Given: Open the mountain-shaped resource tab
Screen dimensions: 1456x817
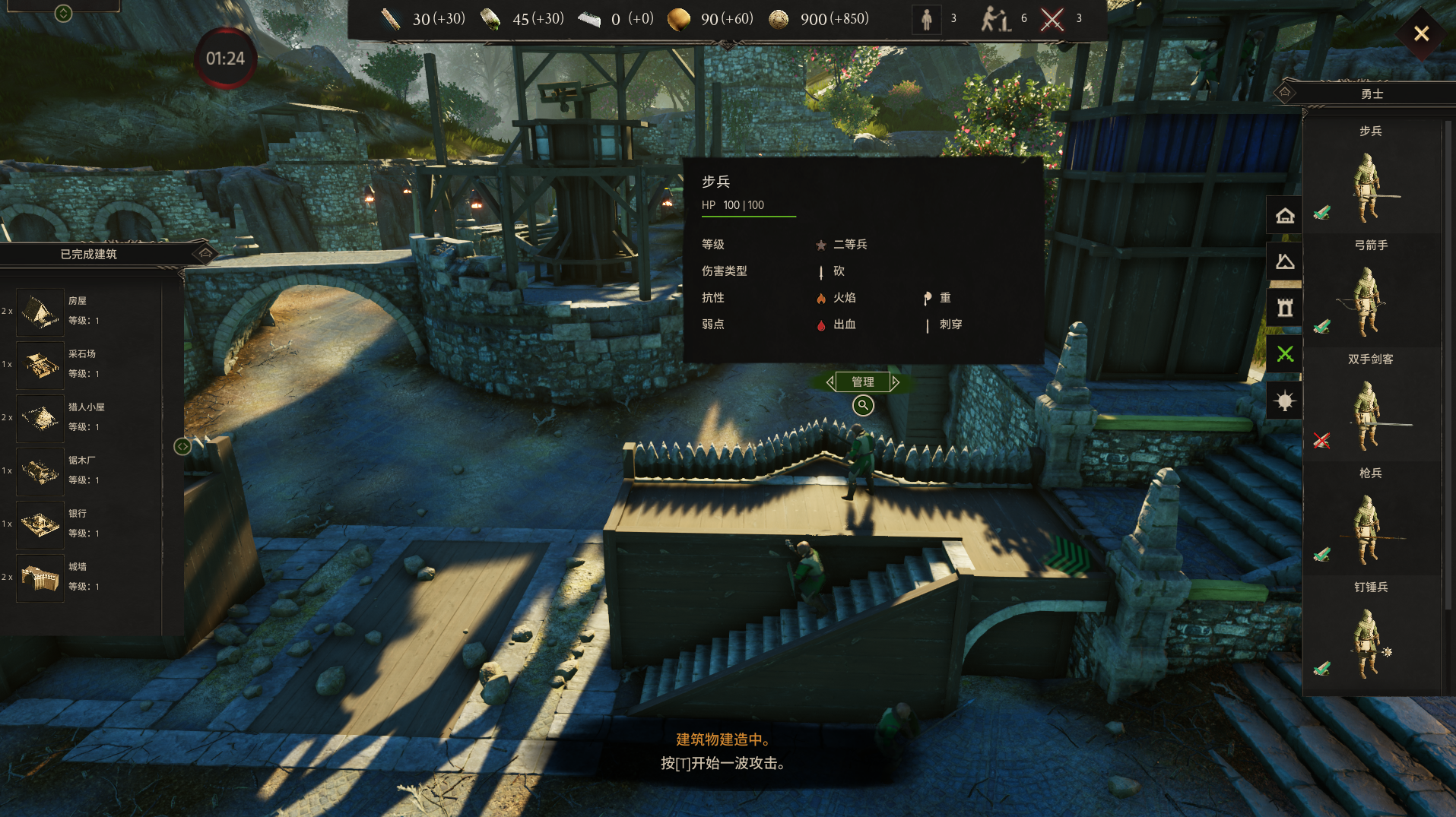Looking at the screenshot, I should (x=1285, y=262).
